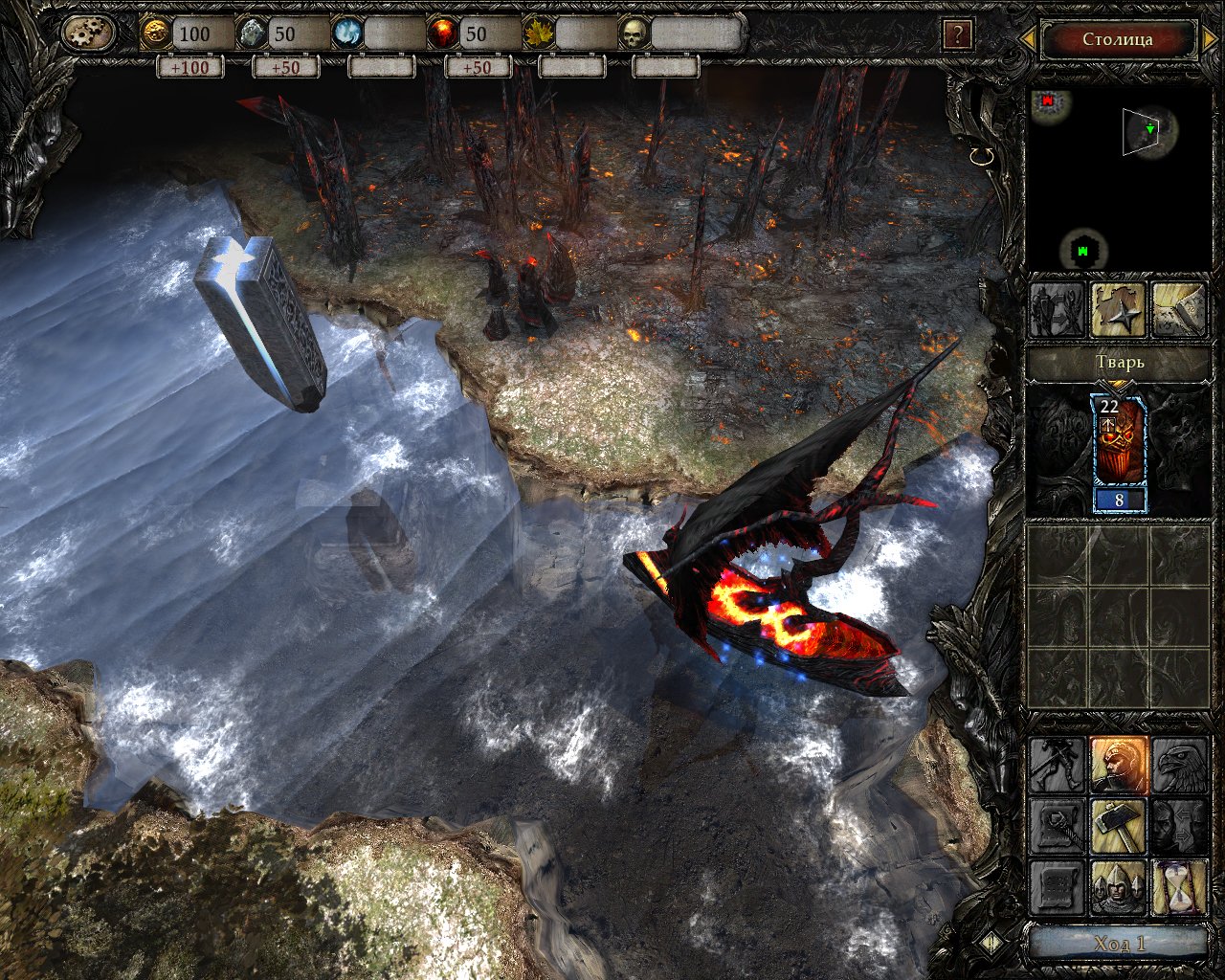
Task: Click the walking swordsman icon
Action: click(1057, 765)
